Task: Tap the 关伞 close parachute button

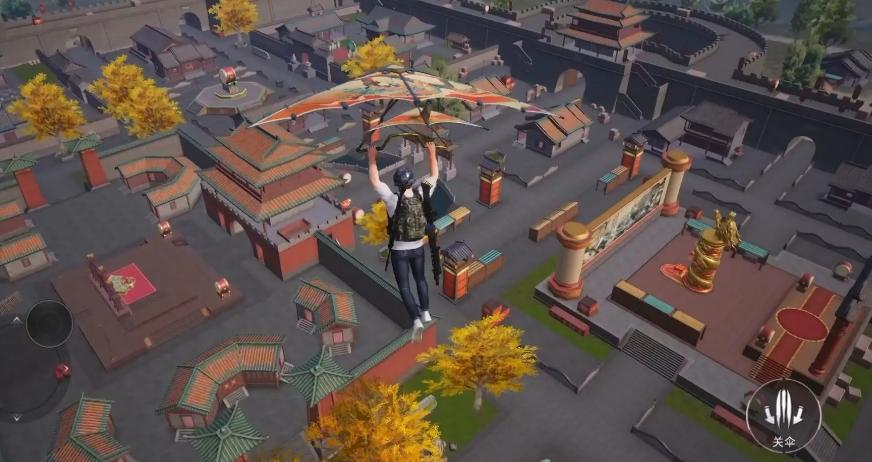Action: pyautogui.click(x=783, y=413)
